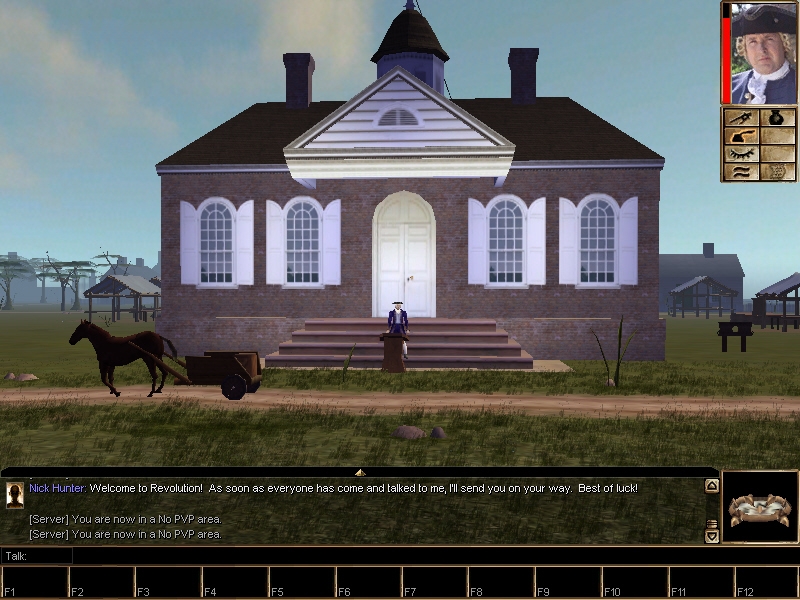
Task: Click the wavy lines icon
Action: tap(741, 172)
